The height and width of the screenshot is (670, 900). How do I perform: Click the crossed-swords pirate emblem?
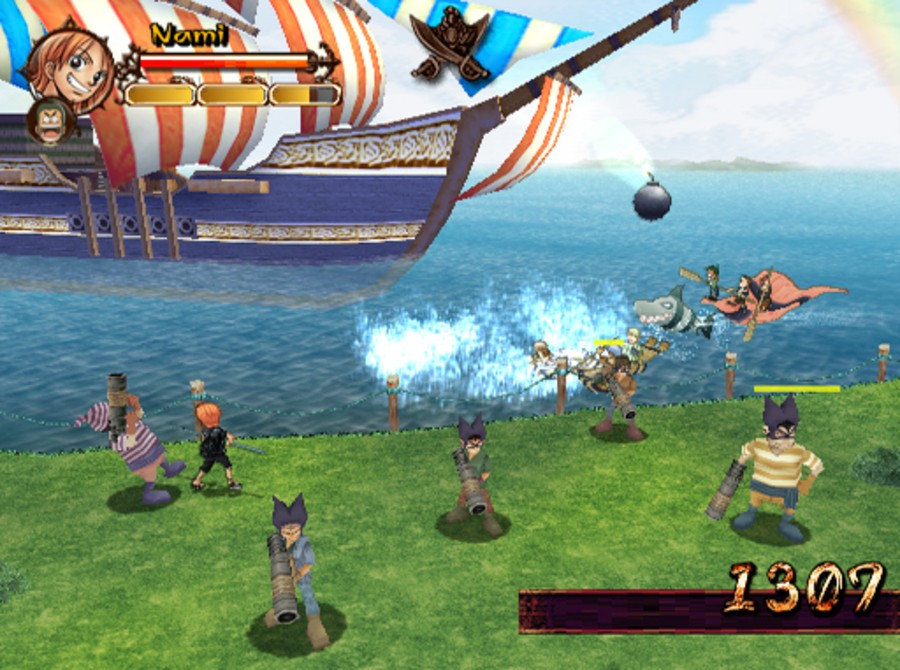[x=449, y=44]
